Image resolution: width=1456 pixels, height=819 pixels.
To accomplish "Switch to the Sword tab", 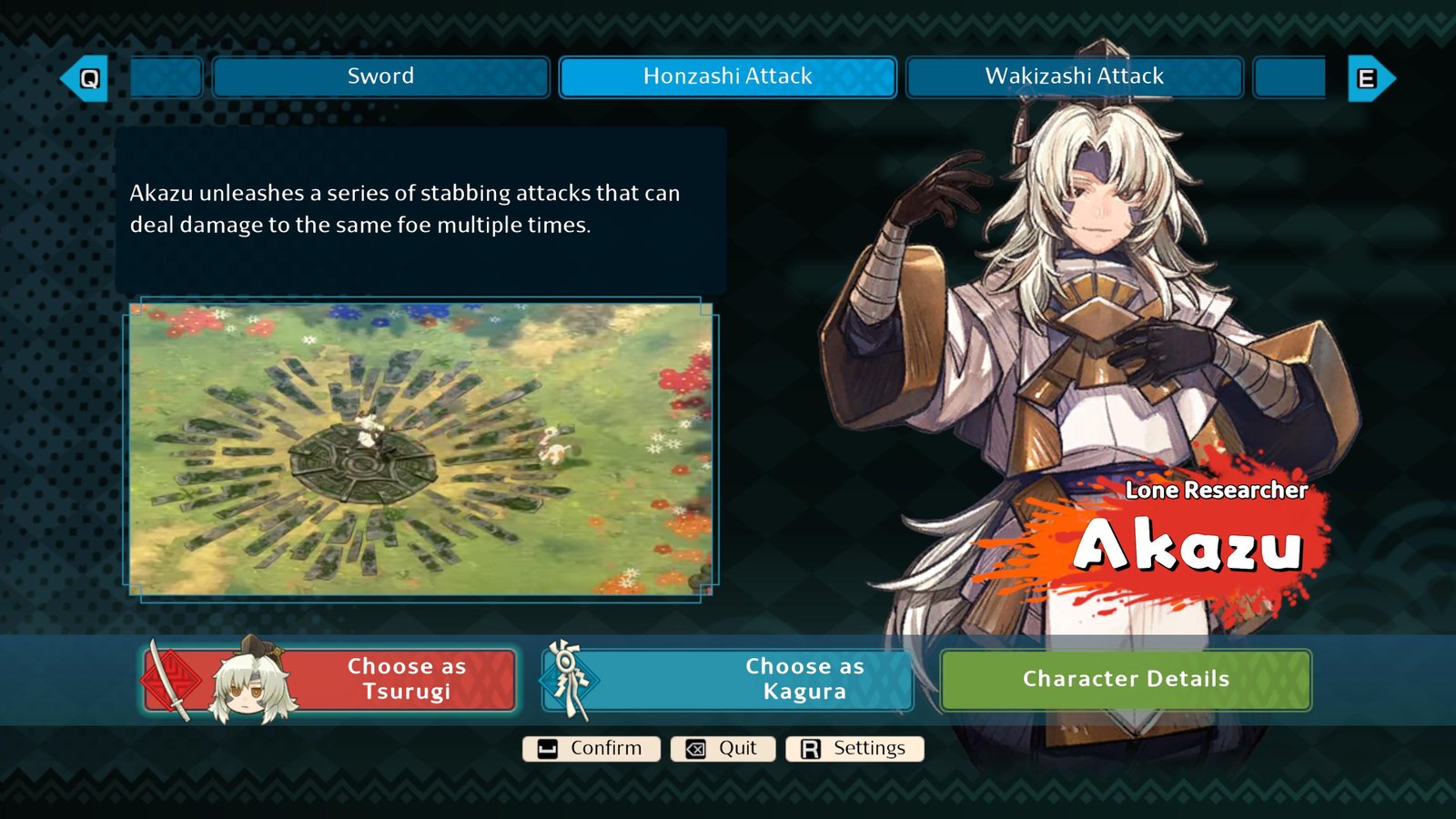I will (380, 76).
